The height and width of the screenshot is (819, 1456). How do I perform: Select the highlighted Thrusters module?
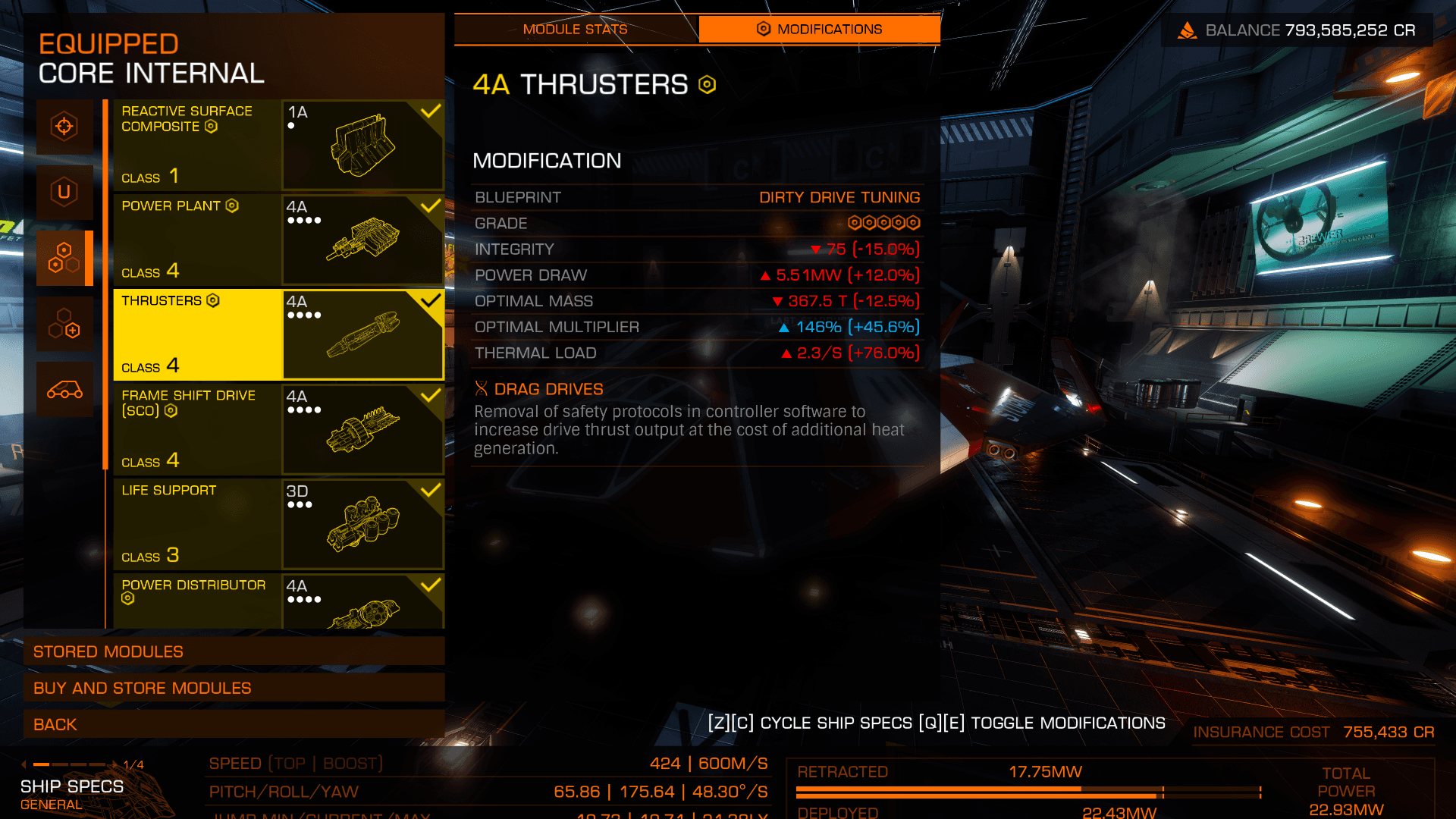(278, 334)
